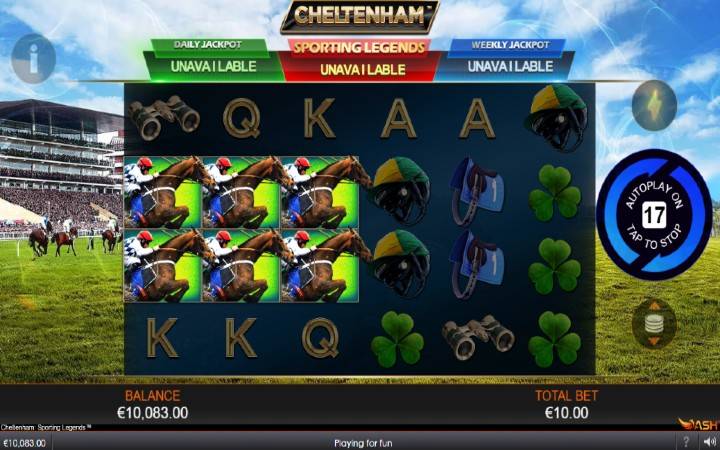Click the Total Bet display
Image resolution: width=720 pixels, height=450 pixels.
click(x=566, y=404)
